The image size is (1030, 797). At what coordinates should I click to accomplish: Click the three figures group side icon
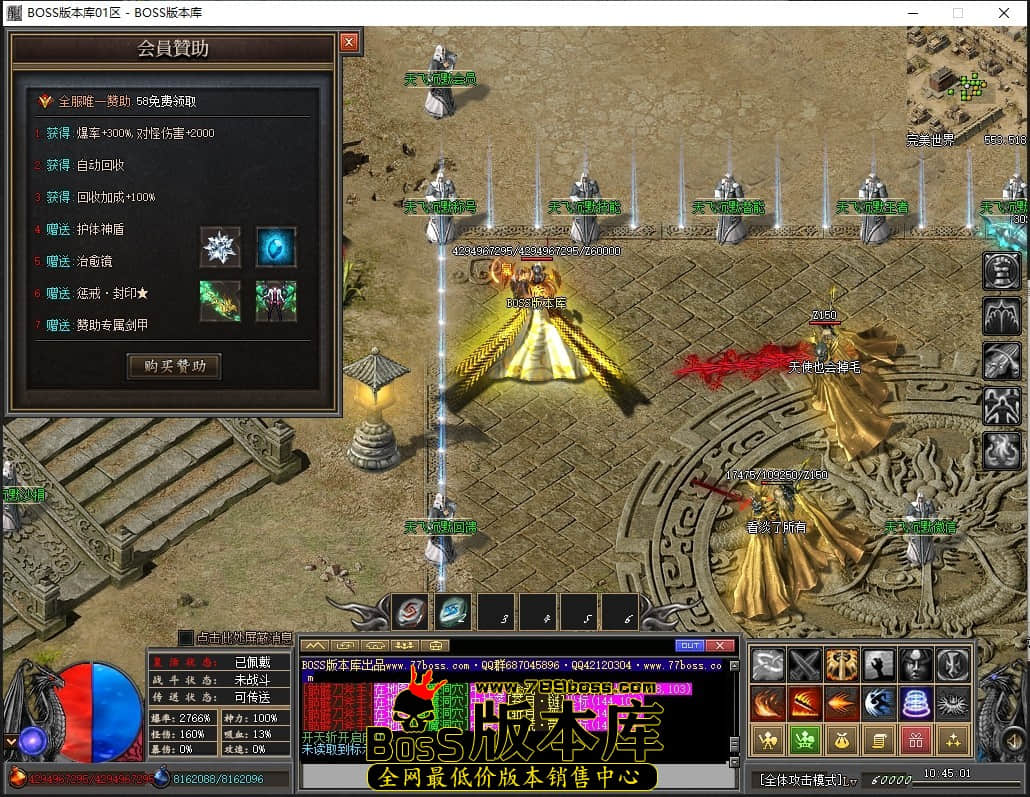pos(1001,405)
